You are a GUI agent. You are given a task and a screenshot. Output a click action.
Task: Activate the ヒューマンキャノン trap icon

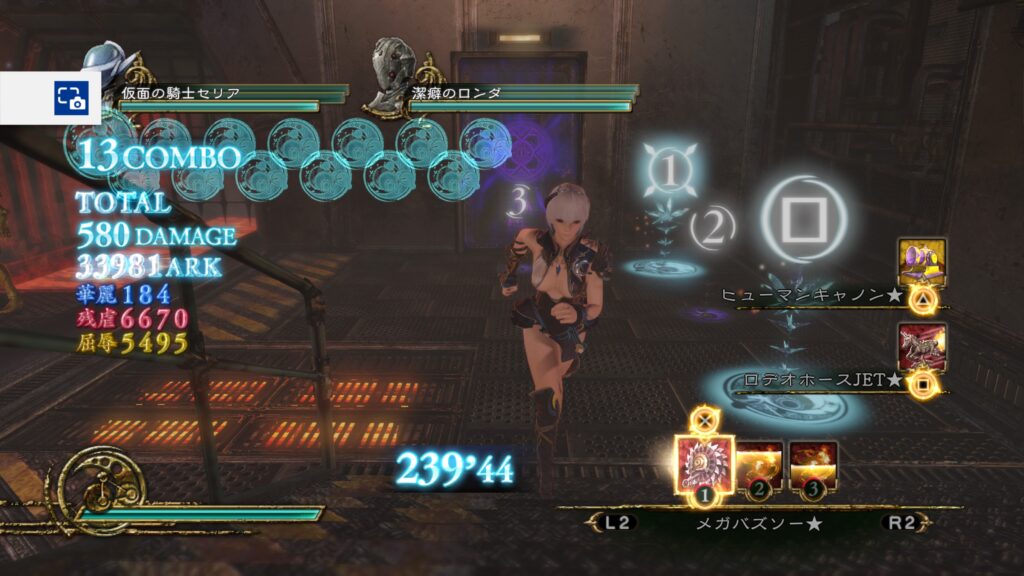pyautogui.click(x=922, y=262)
